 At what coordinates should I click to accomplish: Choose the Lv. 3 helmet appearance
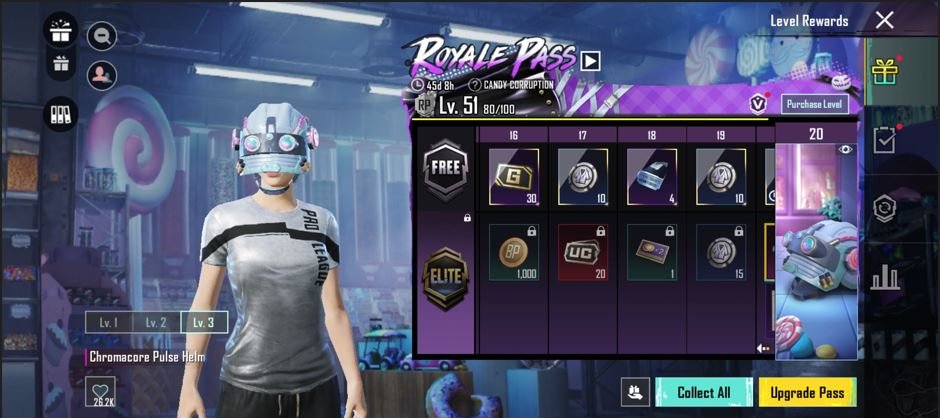[203, 322]
